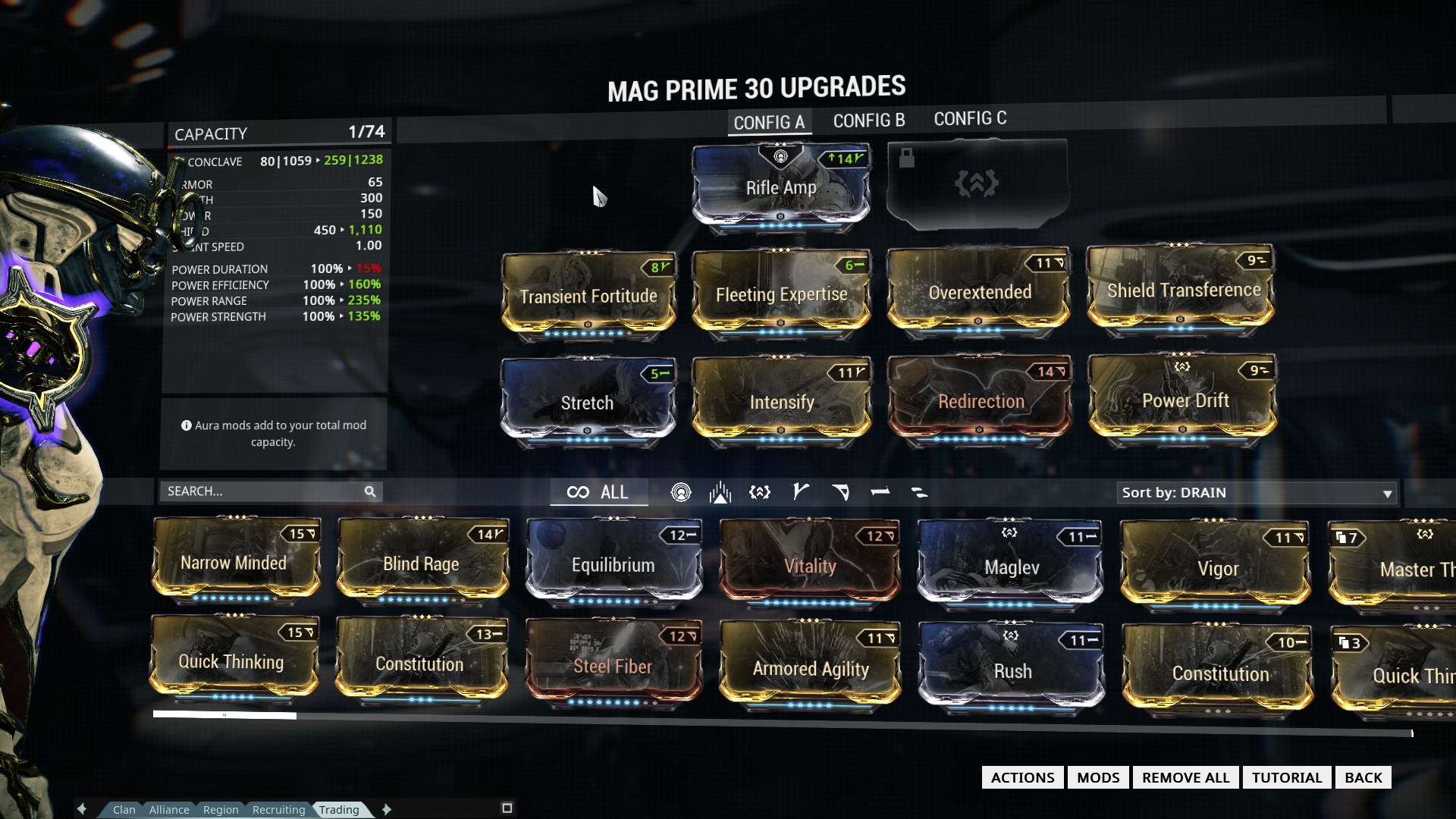
Task: Click the Overextended mod slot
Action: 979,293
